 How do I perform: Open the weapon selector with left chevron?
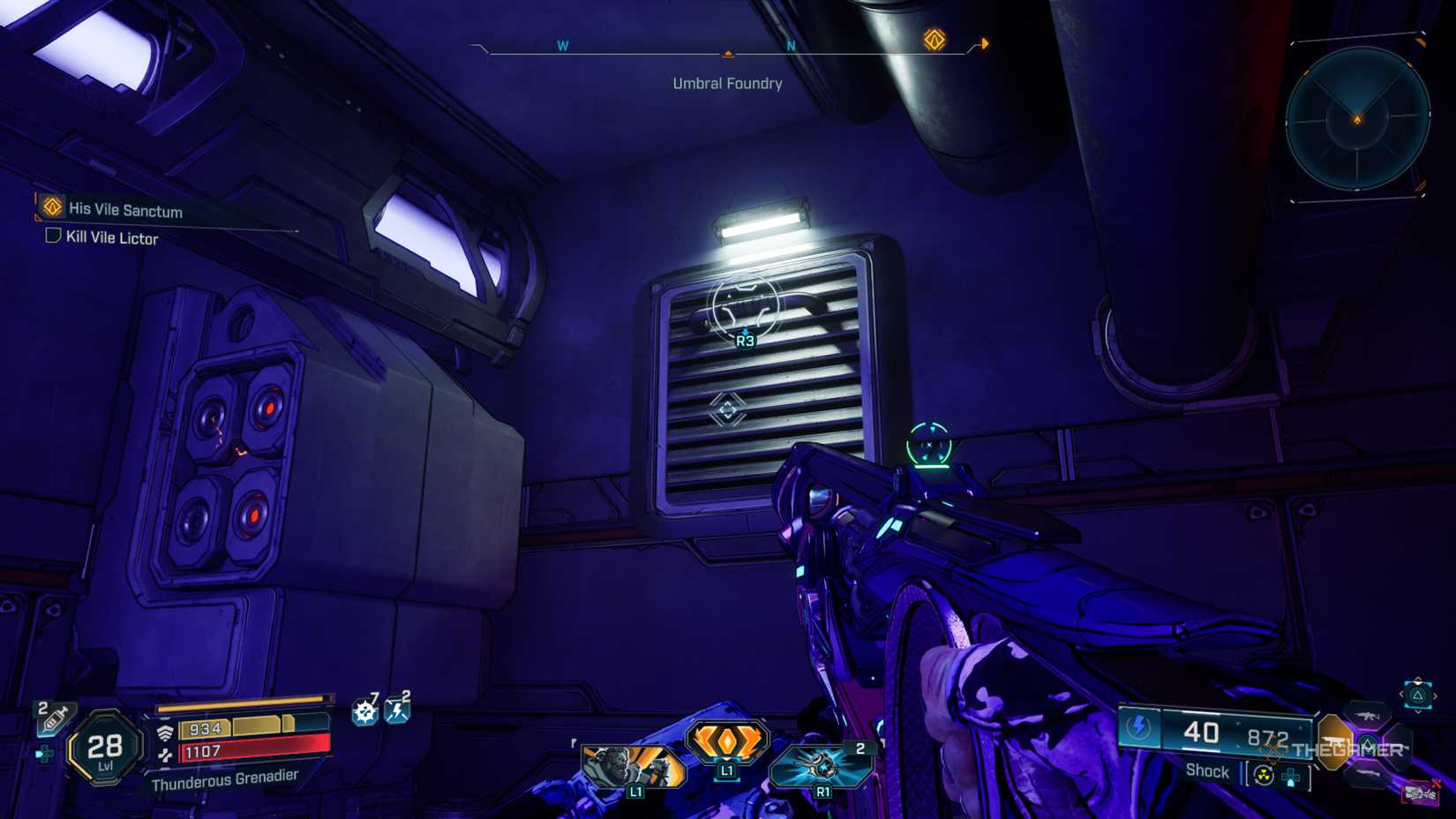tap(1402, 695)
